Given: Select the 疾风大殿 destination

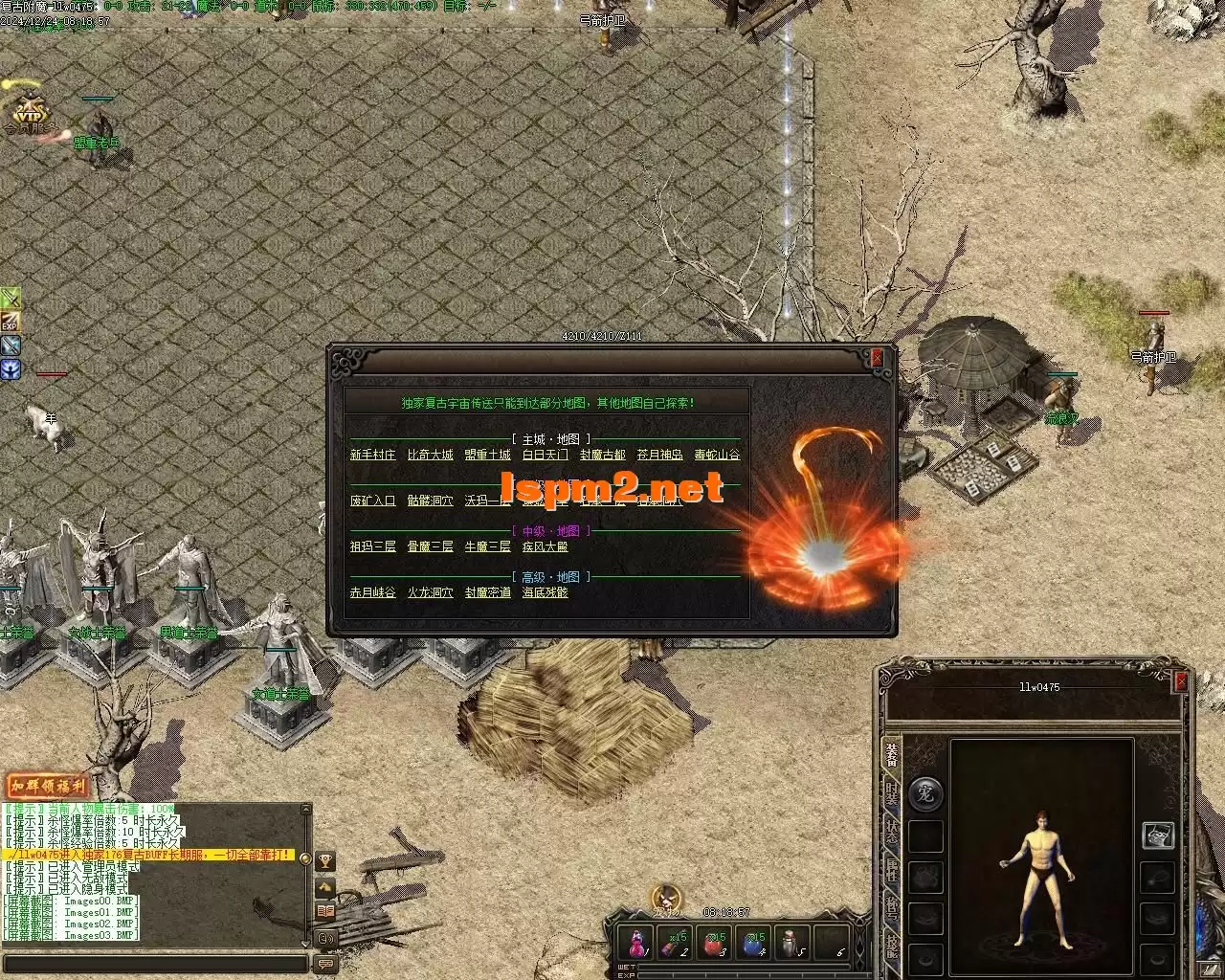Looking at the screenshot, I should pyautogui.click(x=545, y=546).
